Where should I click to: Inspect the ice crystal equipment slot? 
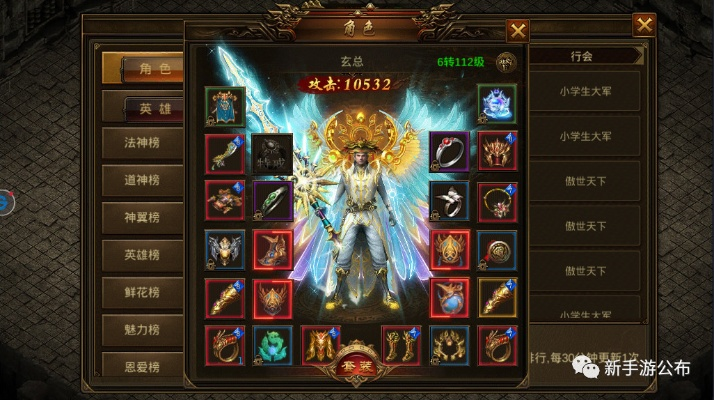point(496,104)
